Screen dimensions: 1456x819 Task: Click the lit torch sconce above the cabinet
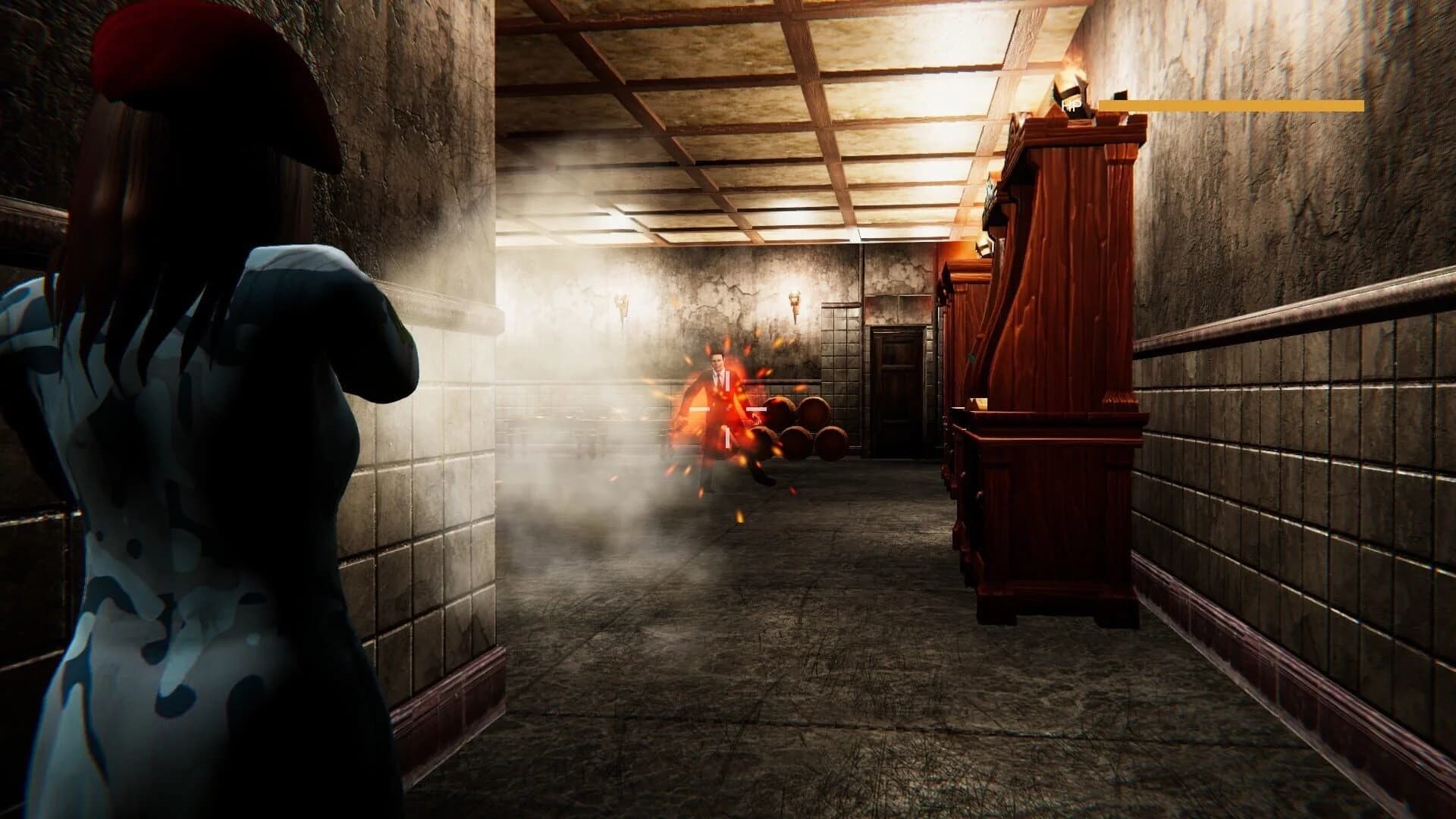click(x=1069, y=80)
